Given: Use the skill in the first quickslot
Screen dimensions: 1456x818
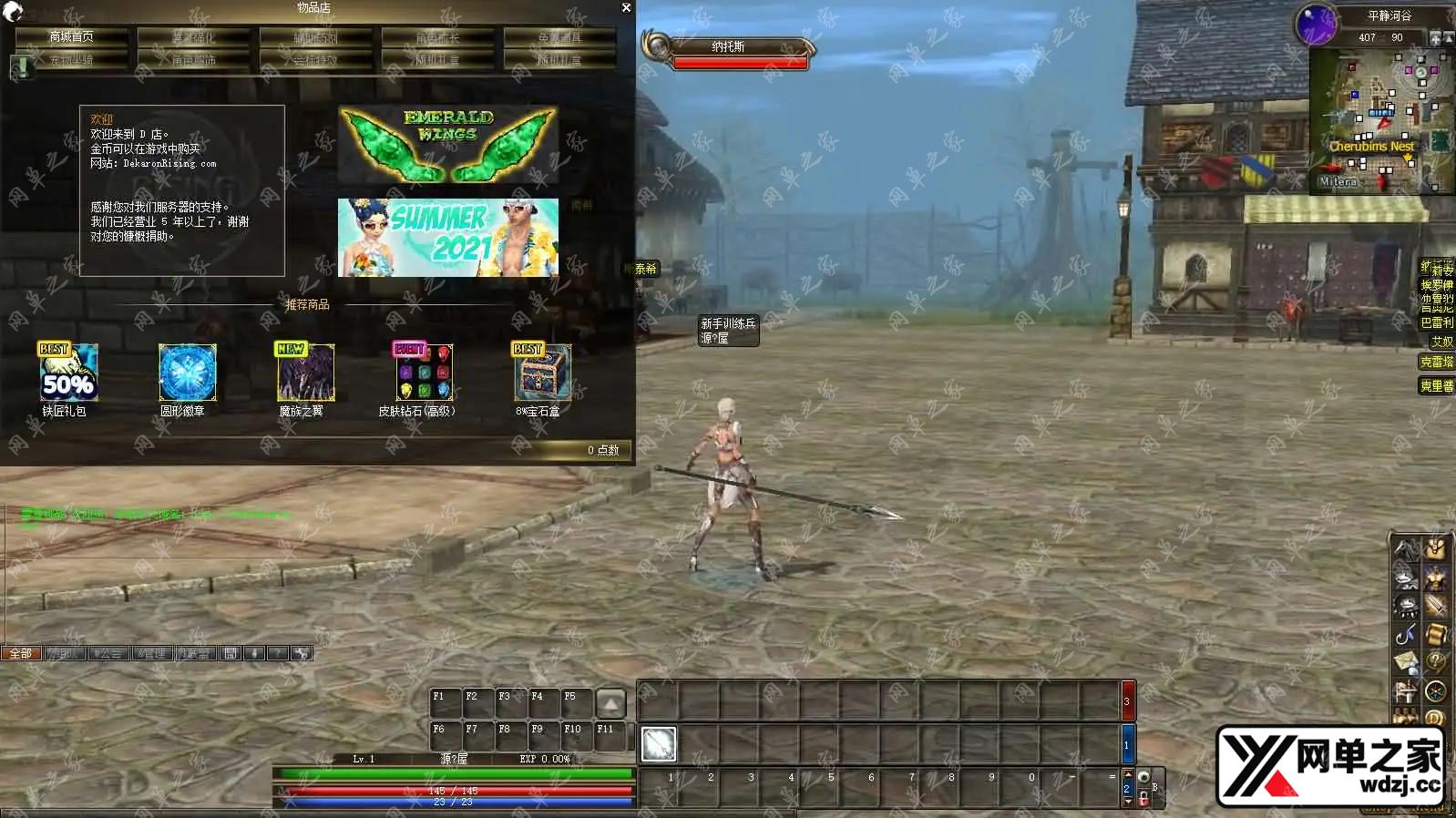Looking at the screenshot, I should coord(658,744).
